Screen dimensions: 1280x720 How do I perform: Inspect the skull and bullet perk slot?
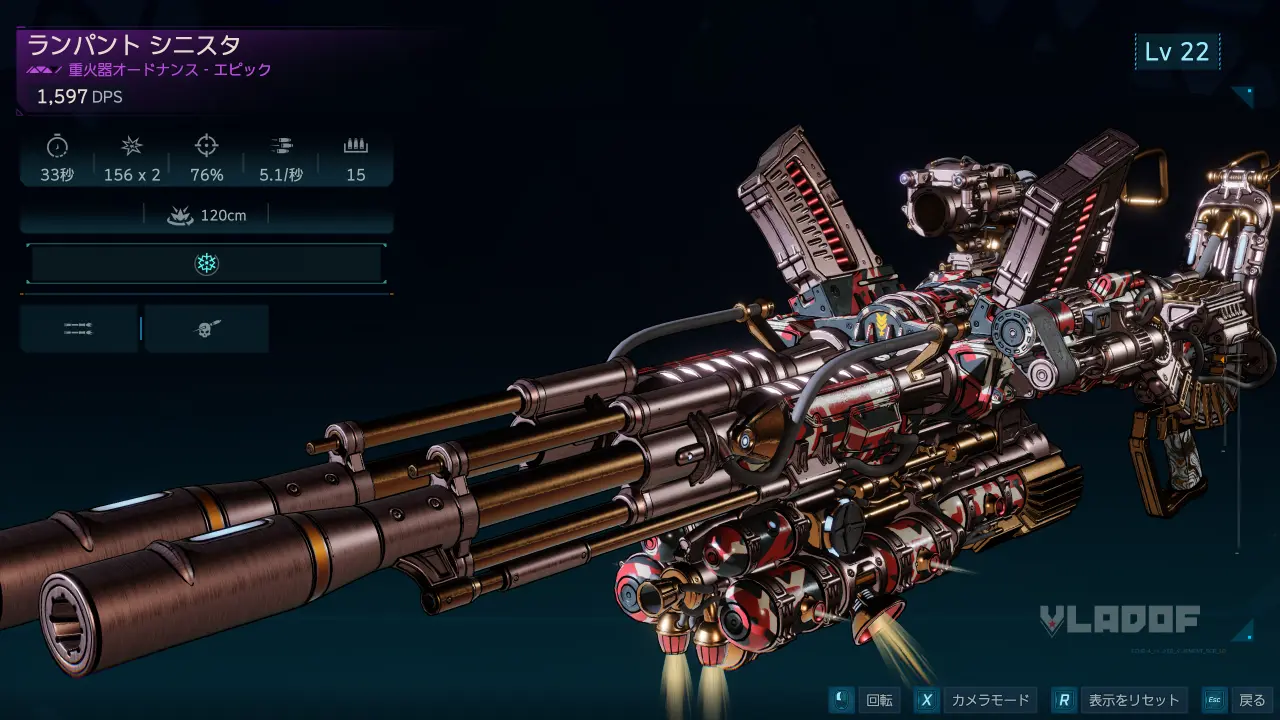pyautogui.click(x=207, y=329)
